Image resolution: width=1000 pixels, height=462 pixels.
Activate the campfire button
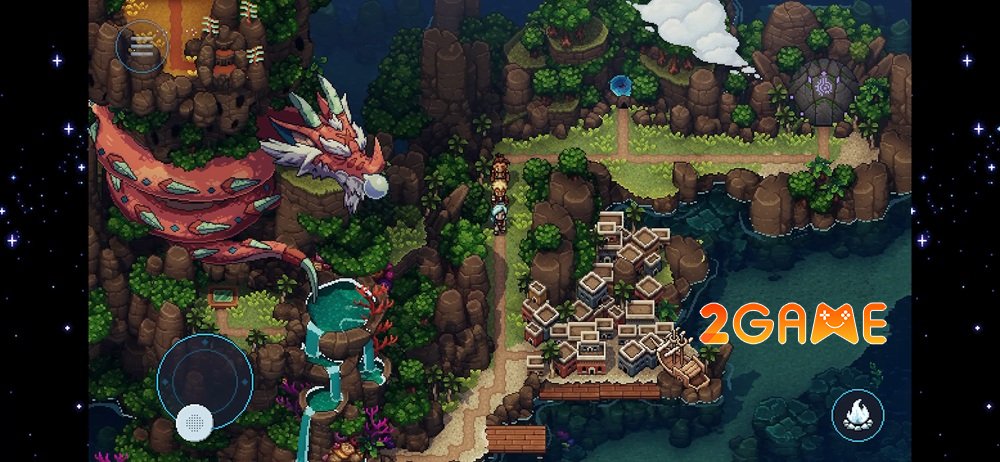(x=858, y=413)
